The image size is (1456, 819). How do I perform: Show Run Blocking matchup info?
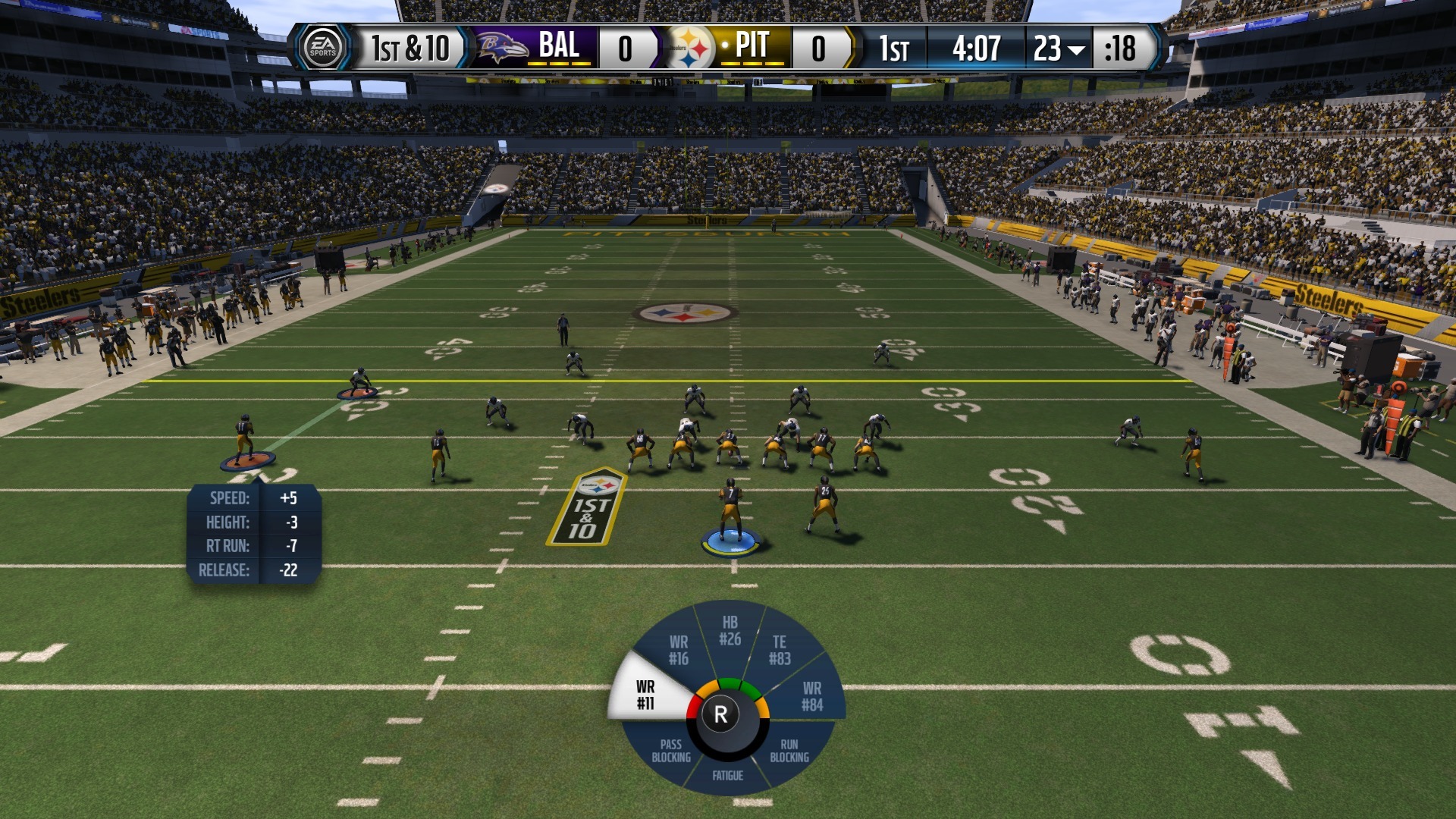pos(789,751)
